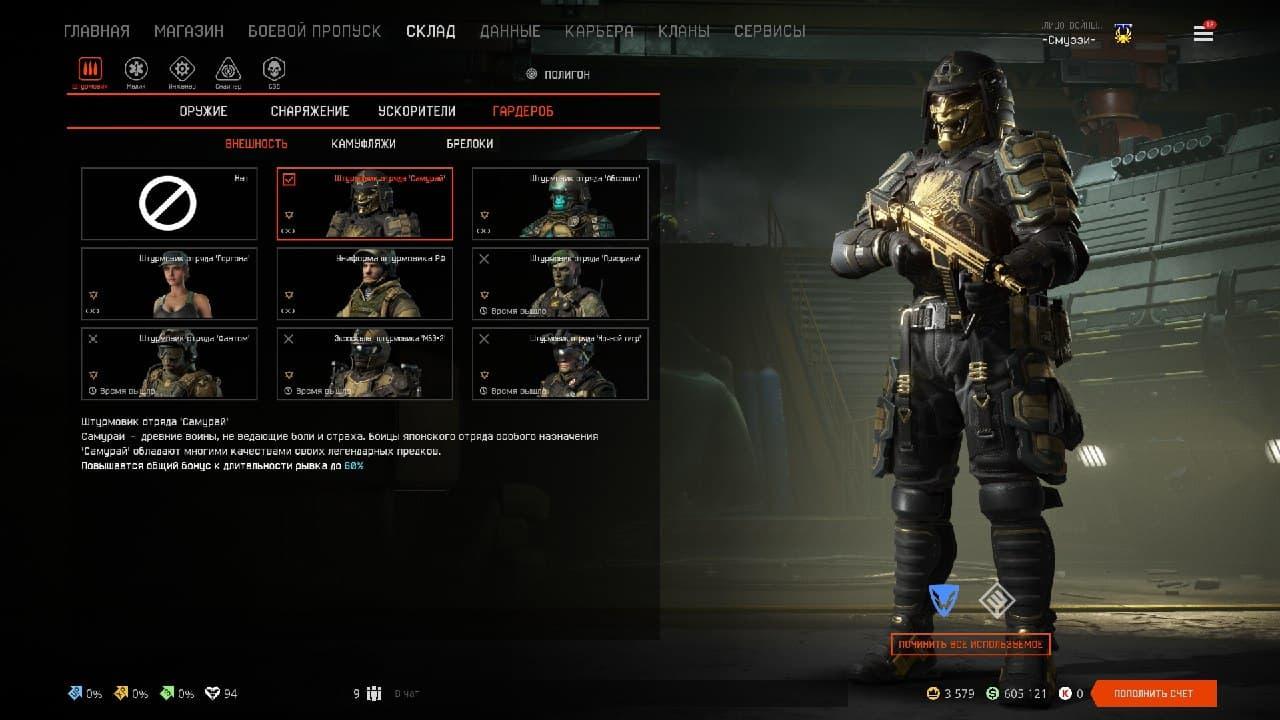Show the Ускорители boosters category

coord(417,111)
